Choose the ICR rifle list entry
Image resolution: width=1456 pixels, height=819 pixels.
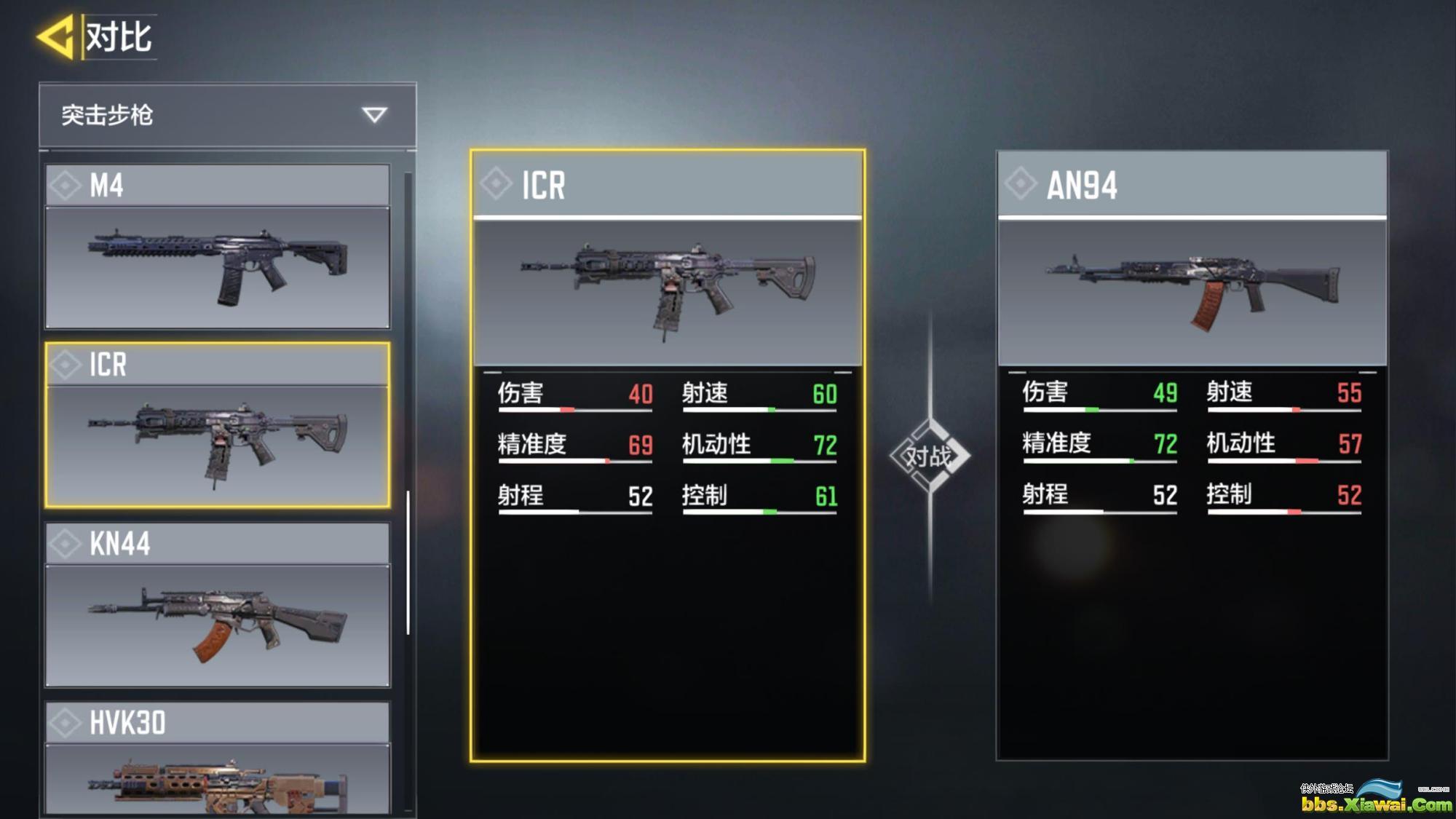(217, 425)
